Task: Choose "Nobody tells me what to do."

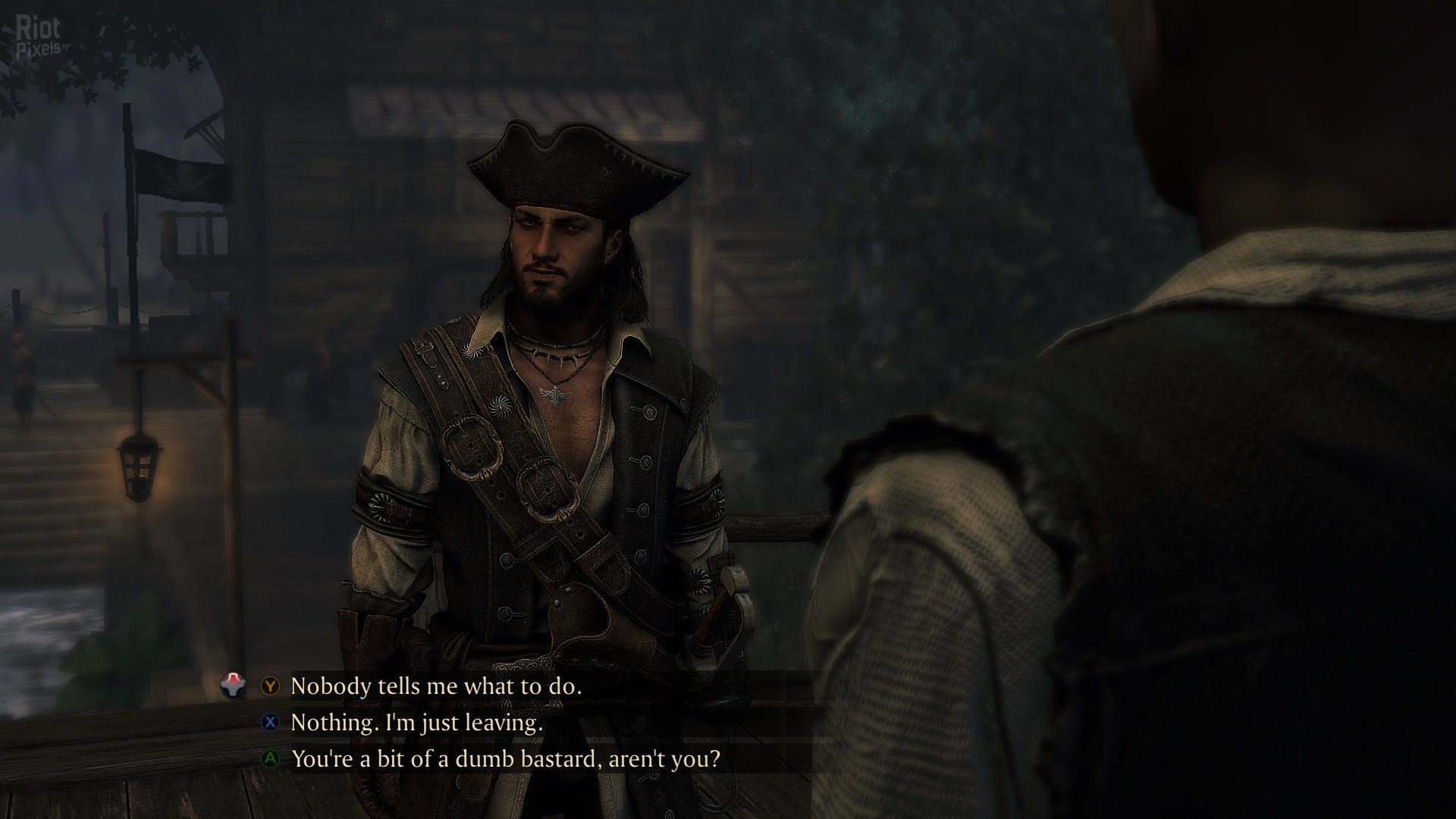Action: [x=436, y=686]
